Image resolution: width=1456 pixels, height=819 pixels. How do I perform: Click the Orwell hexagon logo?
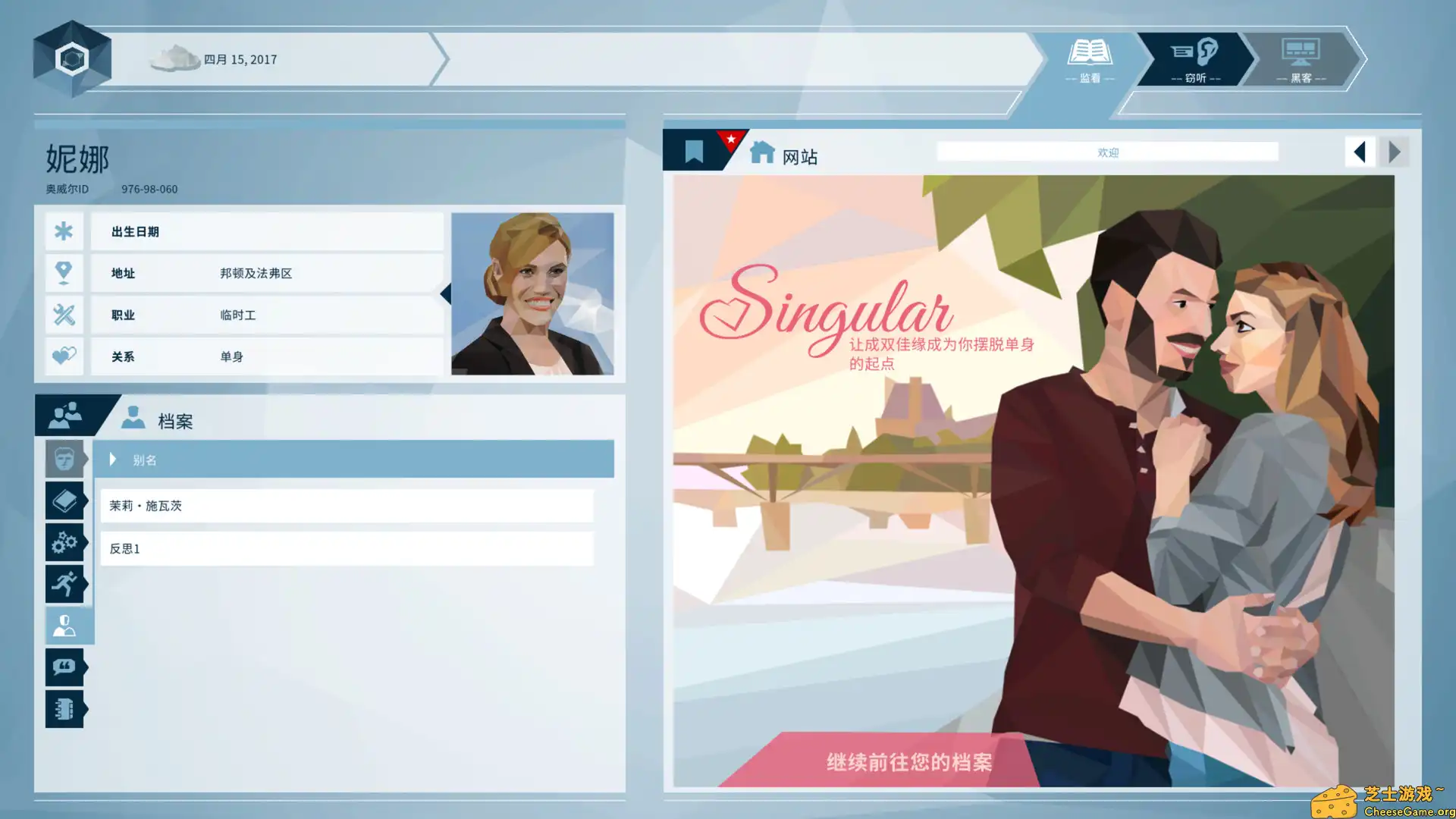[72, 57]
